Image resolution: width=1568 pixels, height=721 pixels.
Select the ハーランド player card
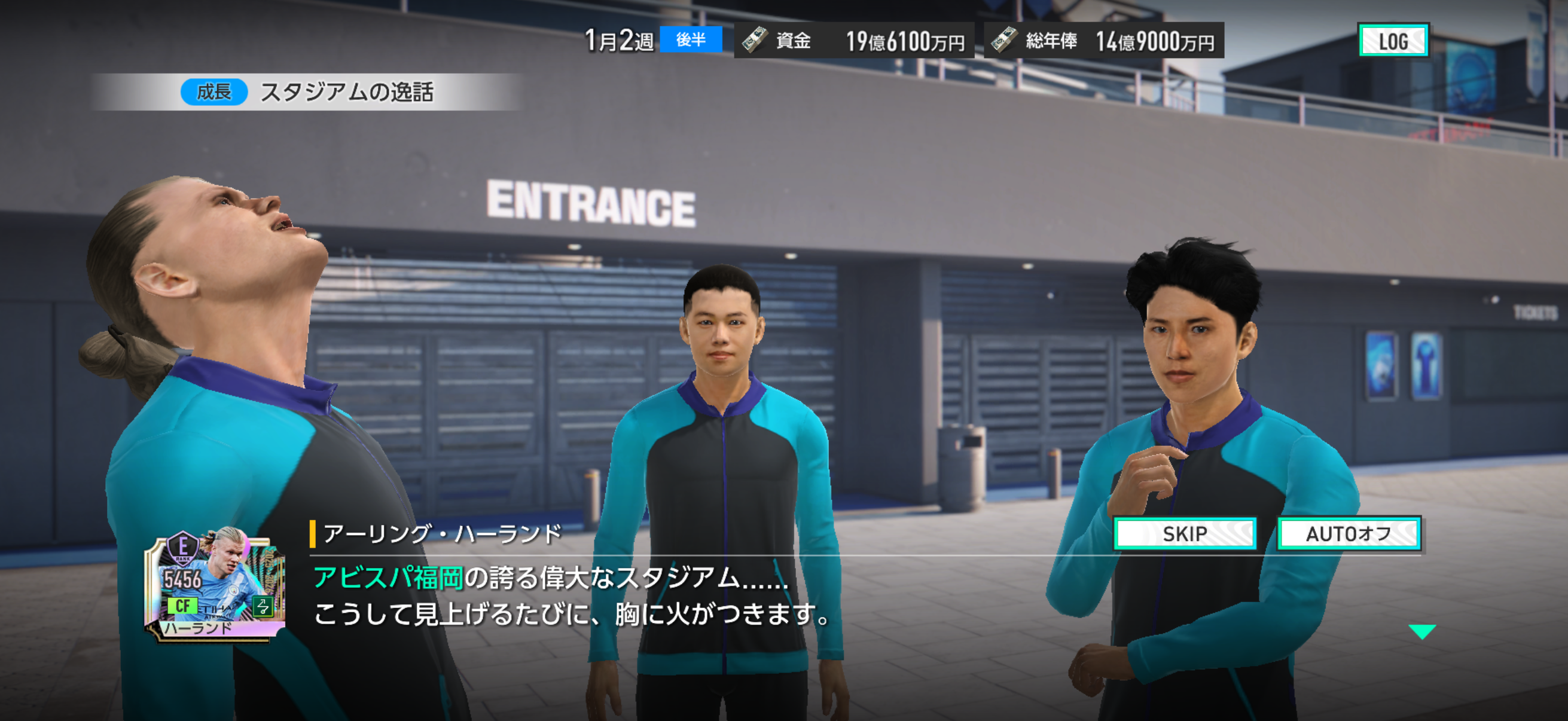[x=215, y=584]
